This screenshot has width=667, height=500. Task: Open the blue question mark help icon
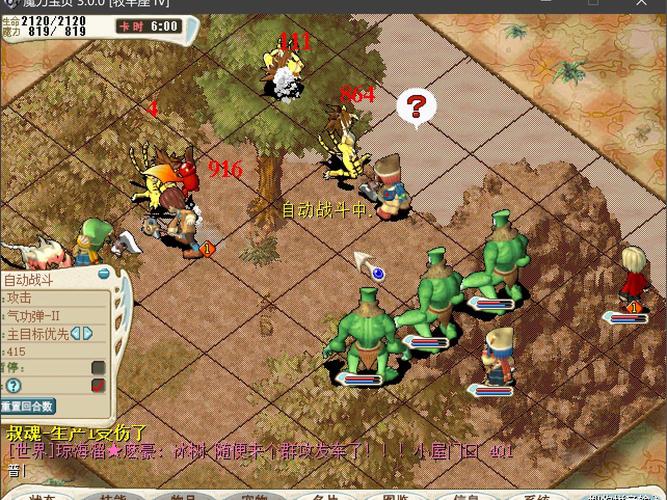(13, 386)
